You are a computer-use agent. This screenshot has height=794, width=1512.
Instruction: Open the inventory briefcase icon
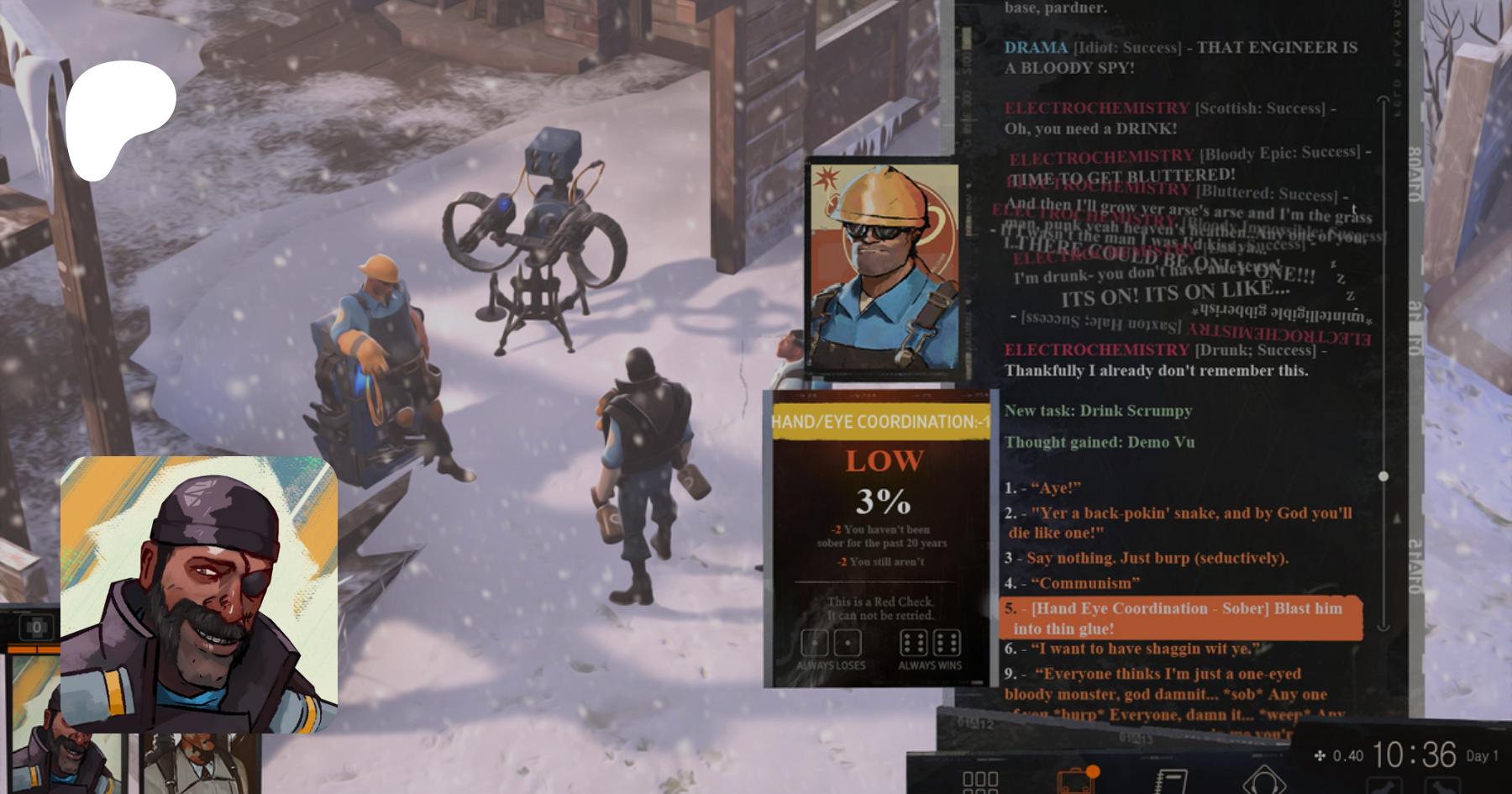[1076, 780]
